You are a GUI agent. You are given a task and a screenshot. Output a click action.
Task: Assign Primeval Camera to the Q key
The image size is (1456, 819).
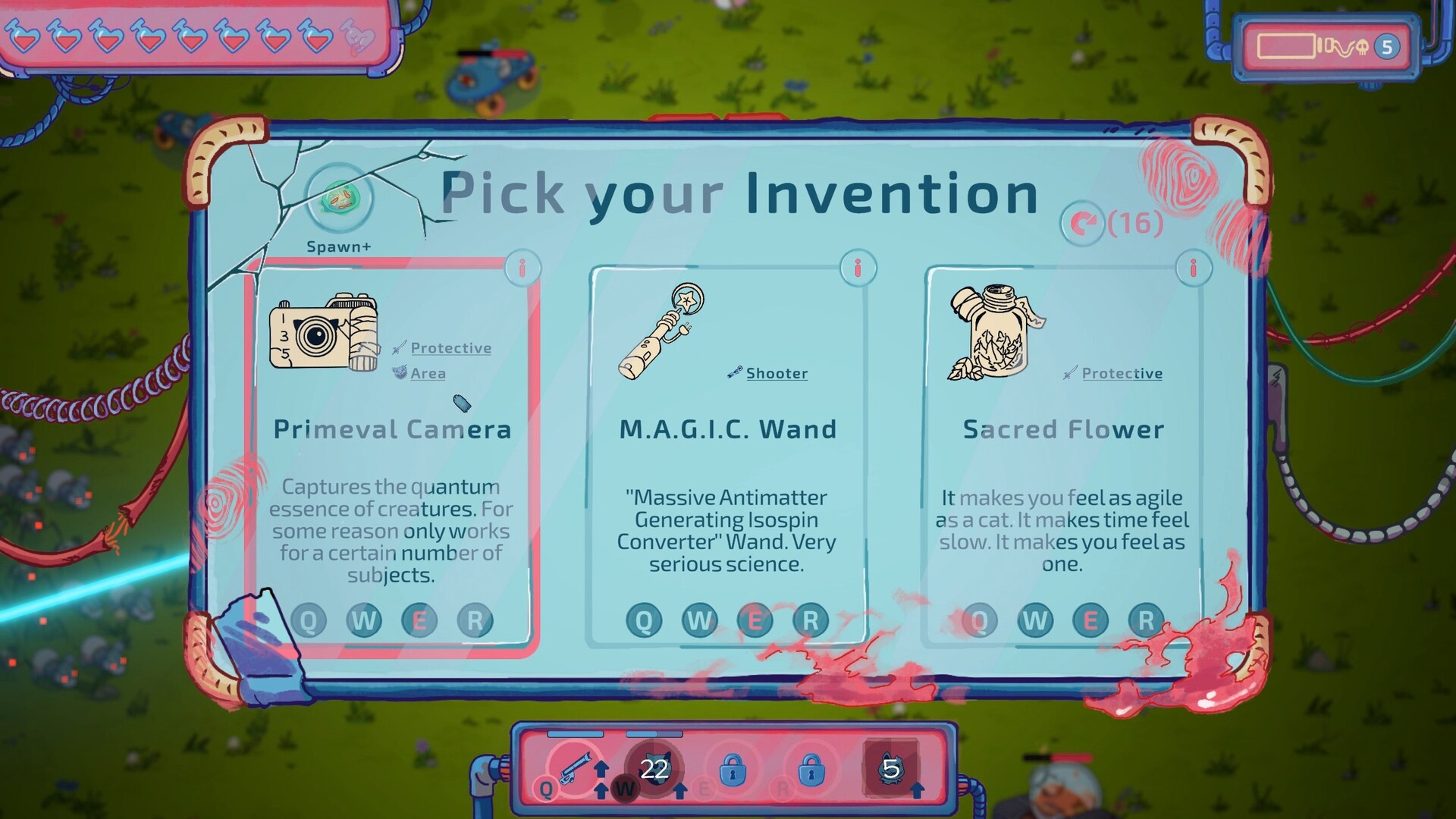pos(309,620)
